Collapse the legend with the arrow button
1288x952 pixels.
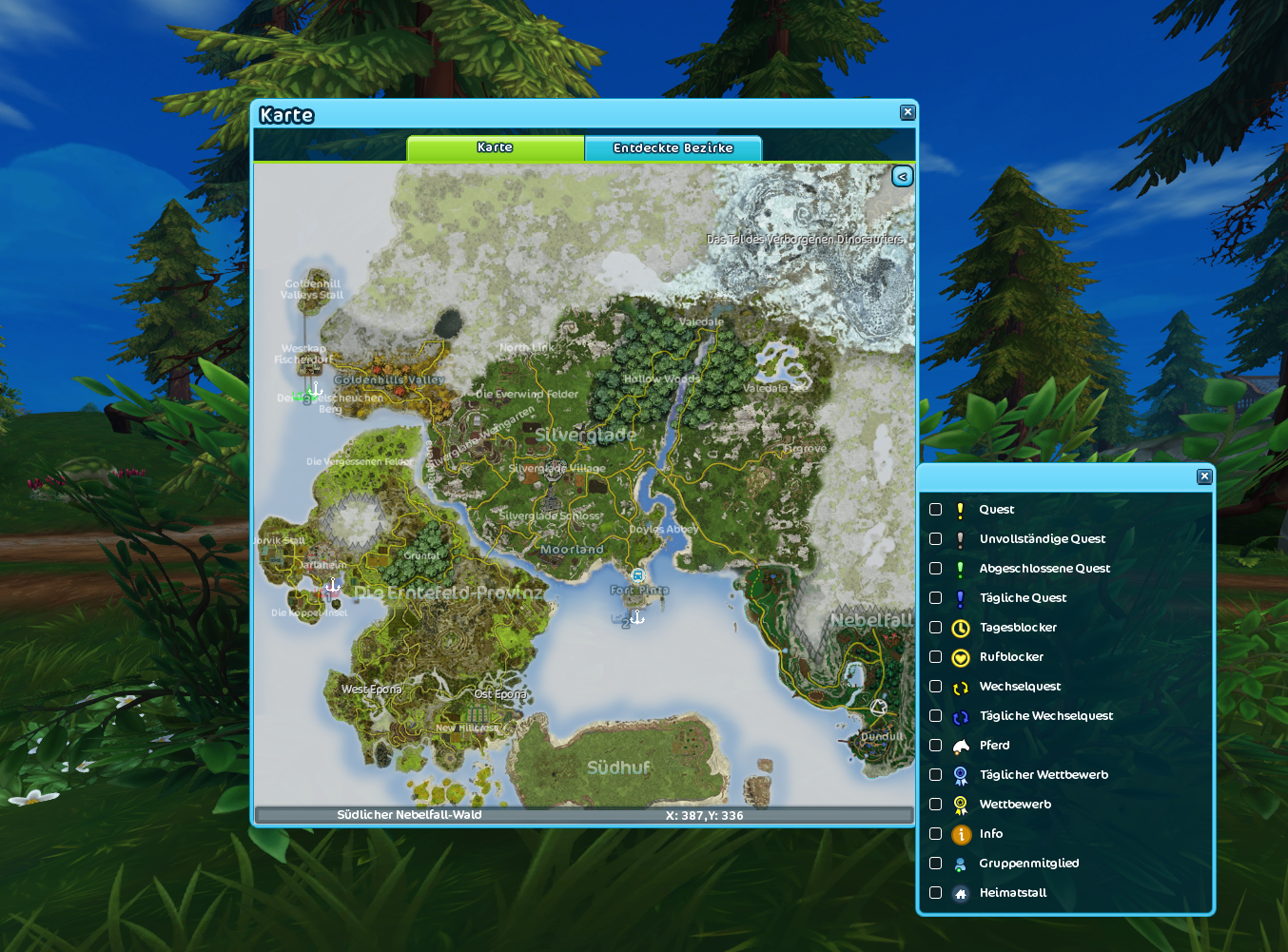(902, 176)
